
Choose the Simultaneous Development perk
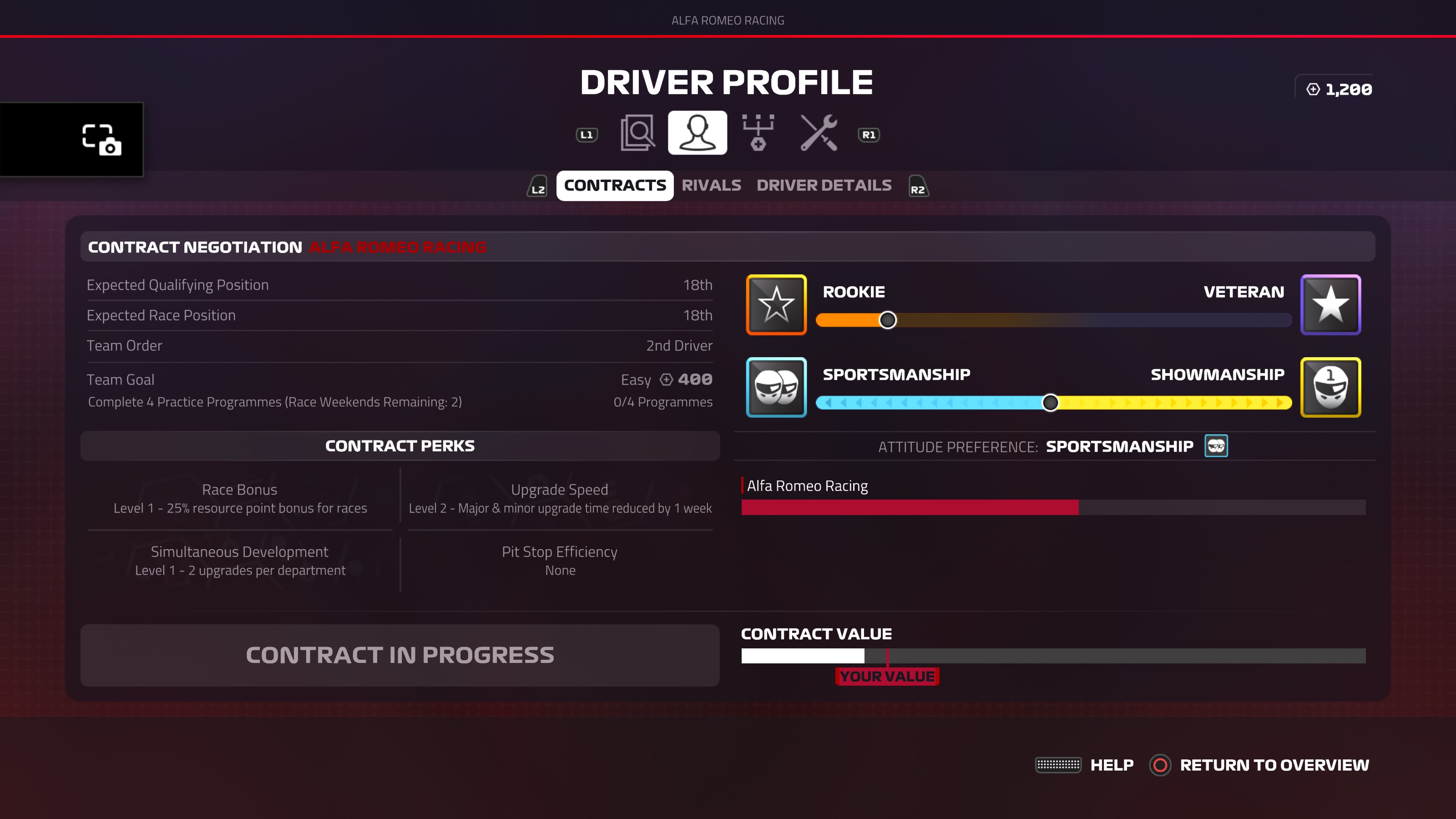click(x=240, y=560)
